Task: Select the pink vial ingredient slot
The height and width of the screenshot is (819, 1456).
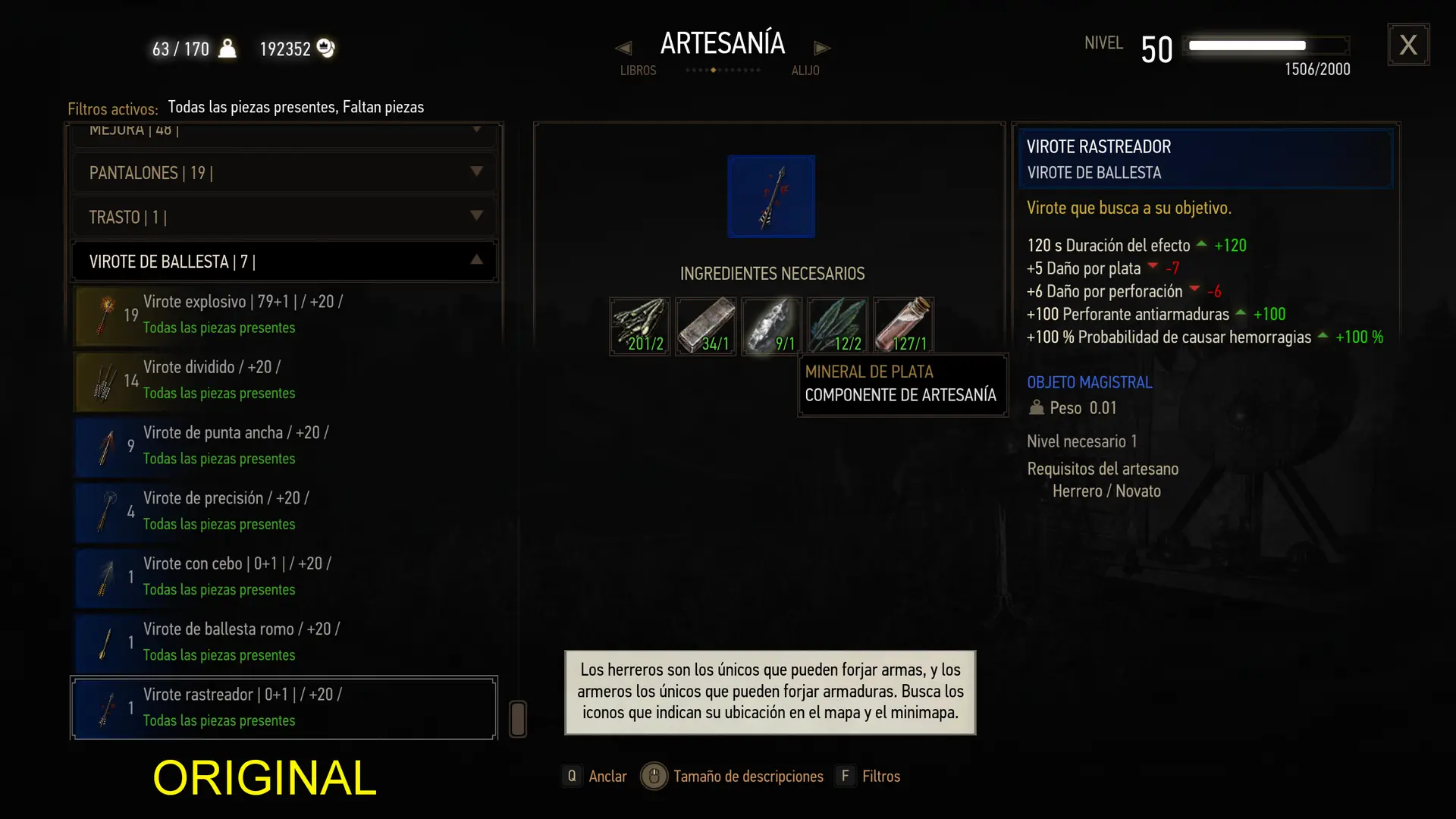Action: (903, 326)
